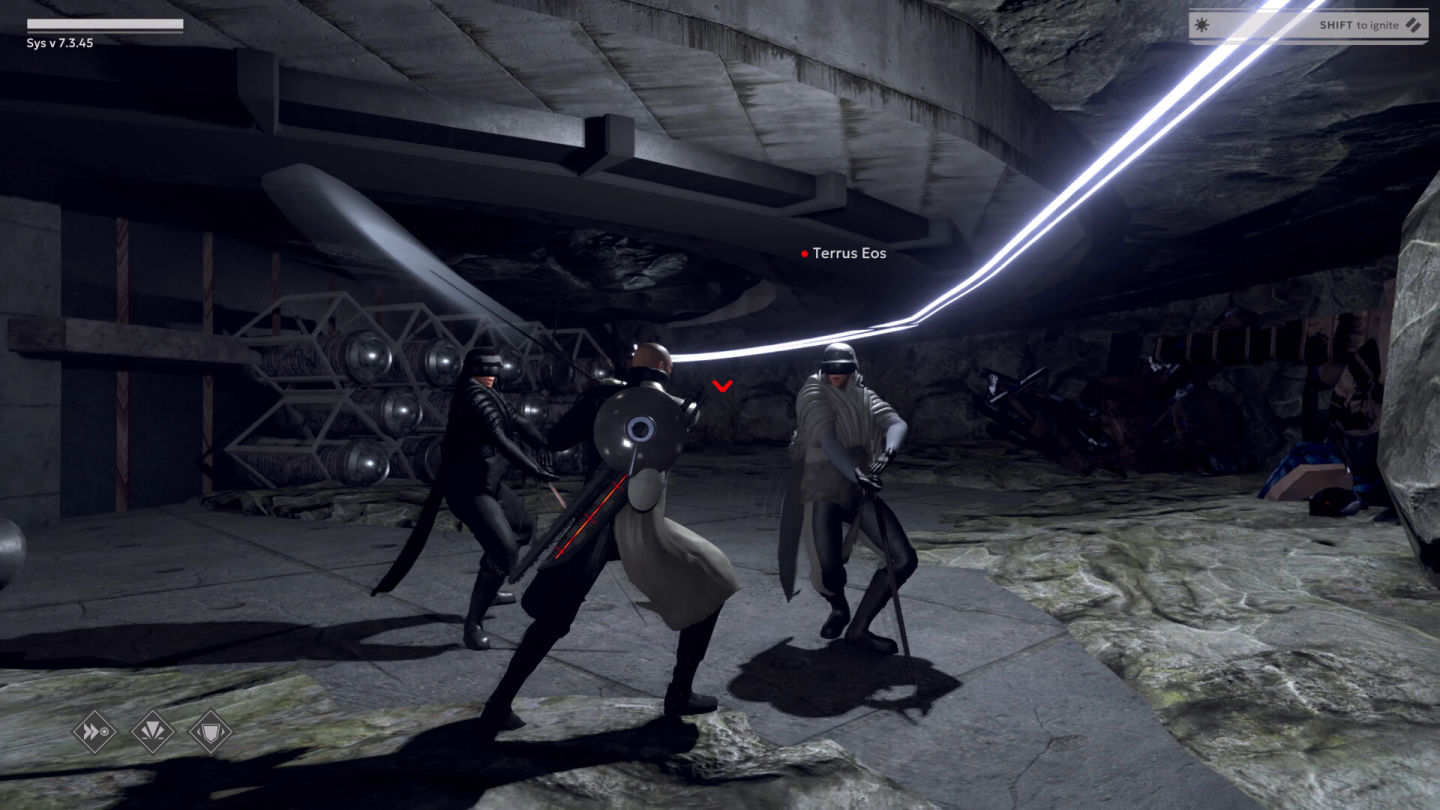Activate the double-chevron dash ability icon
Screen dimensions: 1440x810
(95, 731)
